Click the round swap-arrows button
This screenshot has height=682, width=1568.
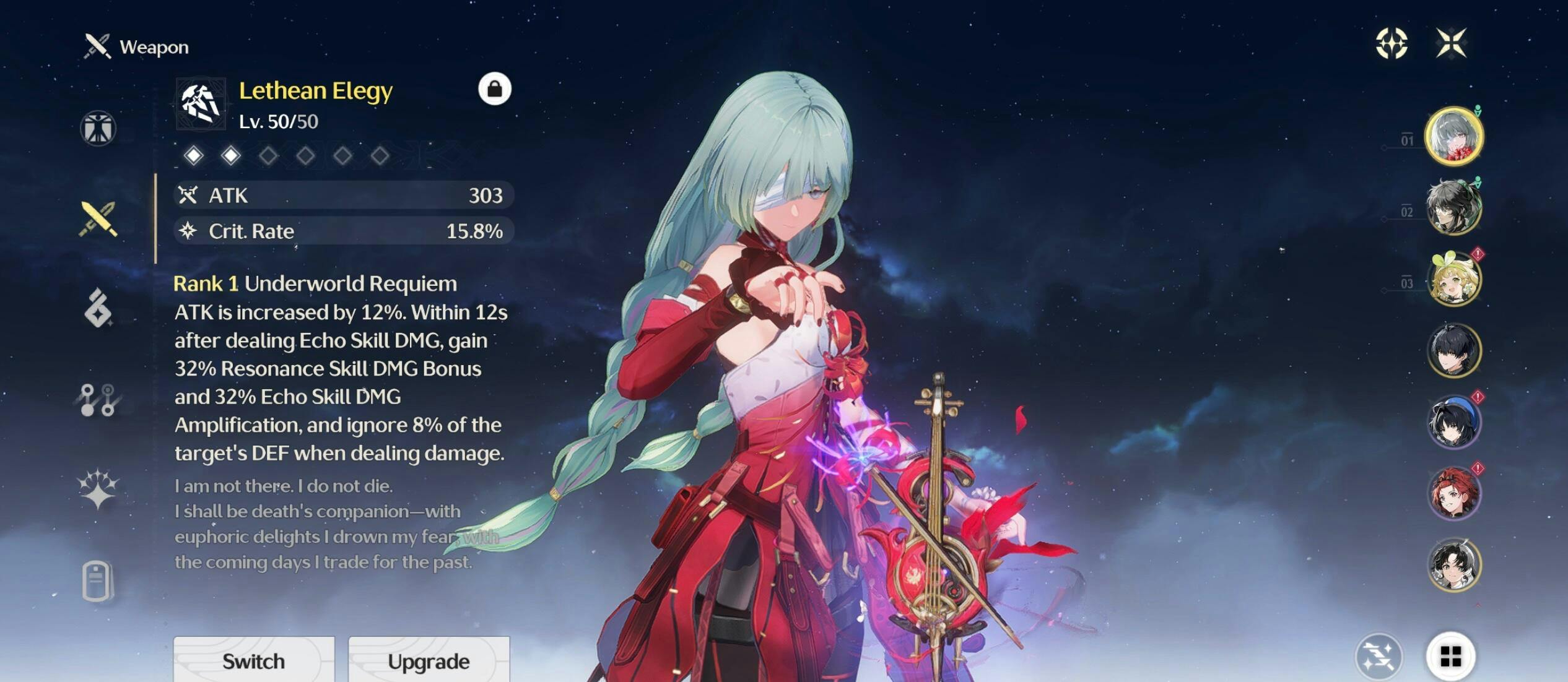point(1379,656)
